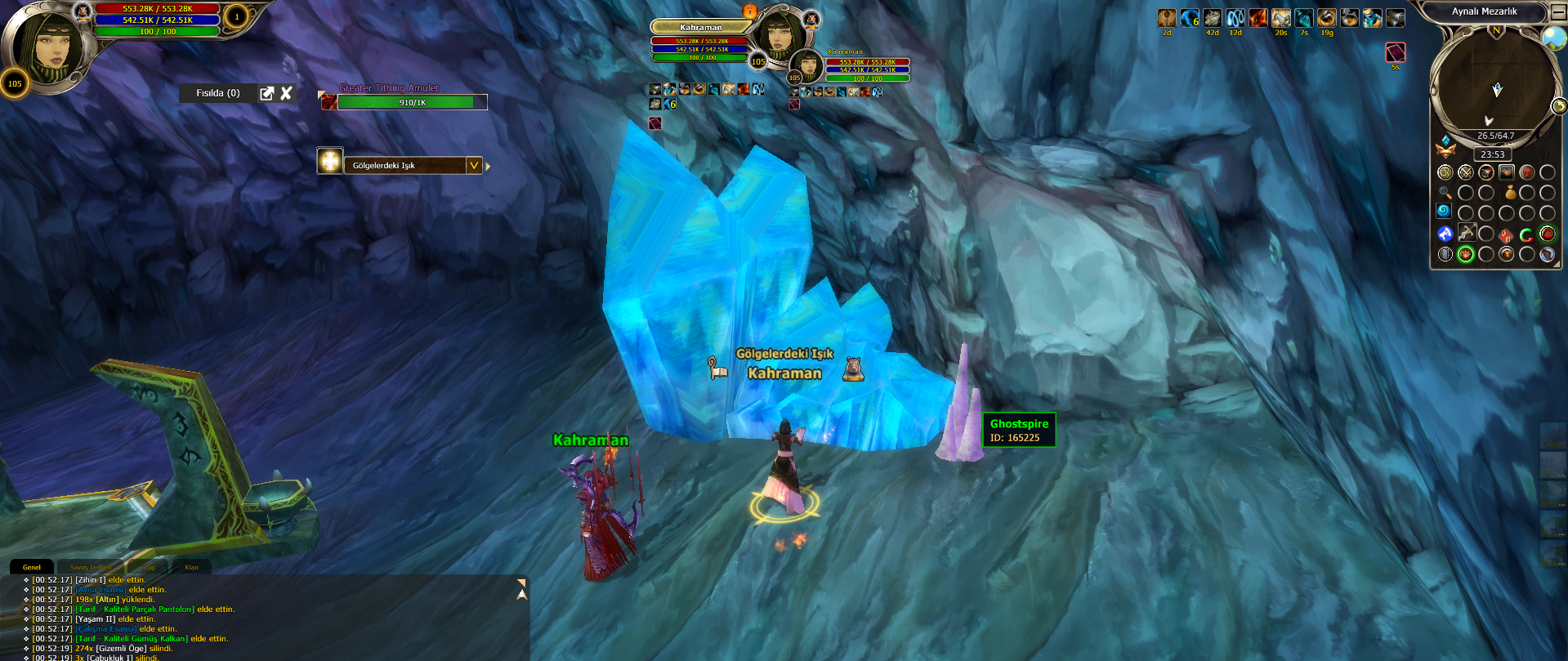This screenshot has height=661, width=1568.
Task: Select the crossed swords icon under minimap
Action: tap(1465, 172)
